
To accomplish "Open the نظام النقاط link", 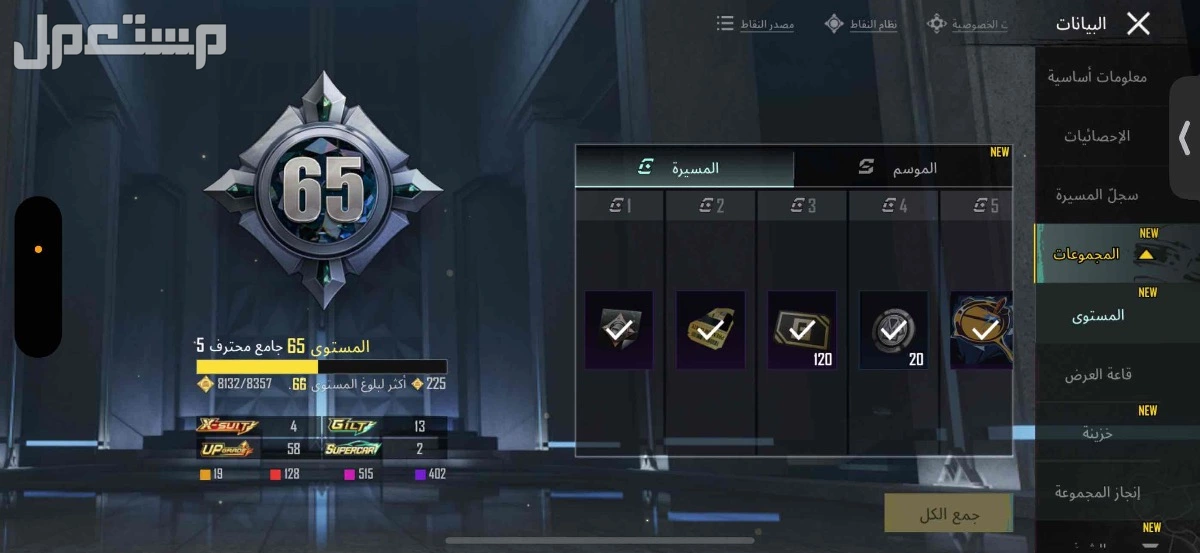I will pyautogui.click(x=861, y=23).
